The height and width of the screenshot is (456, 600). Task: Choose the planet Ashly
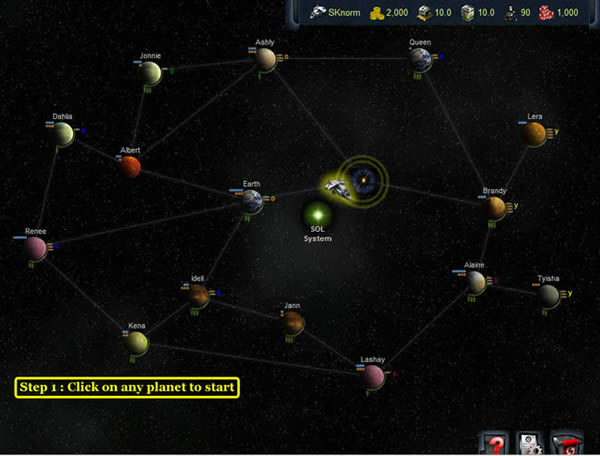pyautogui.click(x=265, y=59)
